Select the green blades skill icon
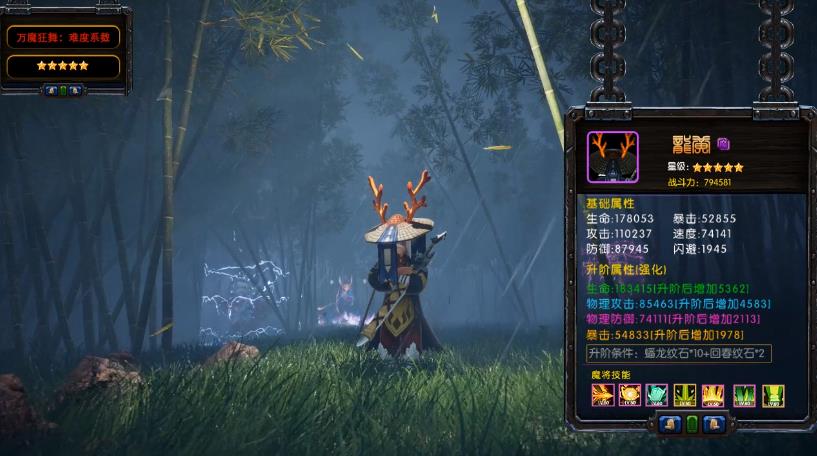 (x=744, y=395)
